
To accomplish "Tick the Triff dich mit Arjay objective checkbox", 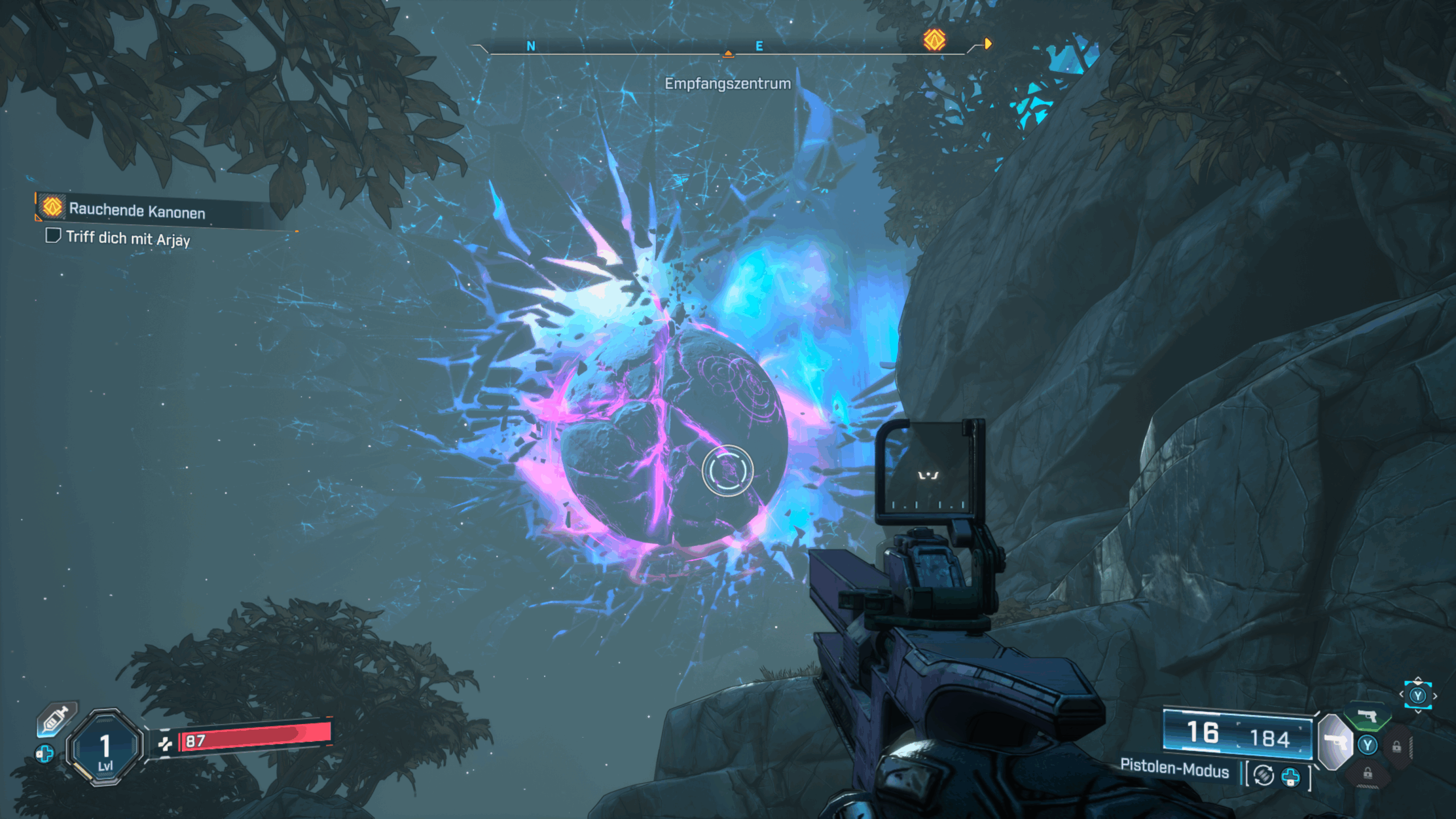I will coord(53,235).
